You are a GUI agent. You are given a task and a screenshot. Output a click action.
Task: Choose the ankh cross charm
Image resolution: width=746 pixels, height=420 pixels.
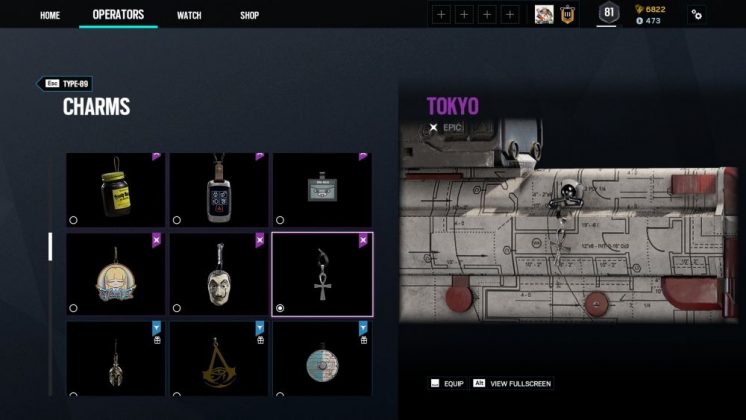[x=322, y=274]
